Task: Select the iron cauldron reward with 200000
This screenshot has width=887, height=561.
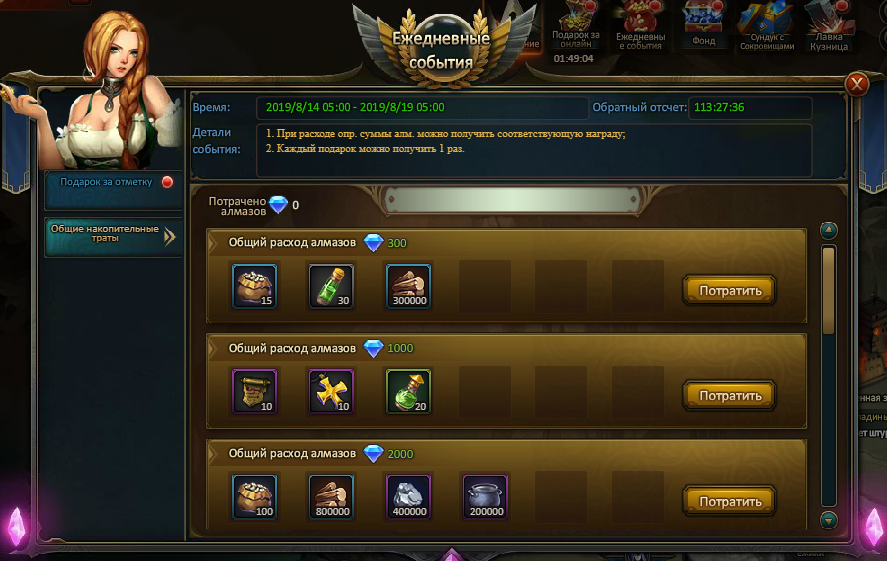Action: point(485,496)
